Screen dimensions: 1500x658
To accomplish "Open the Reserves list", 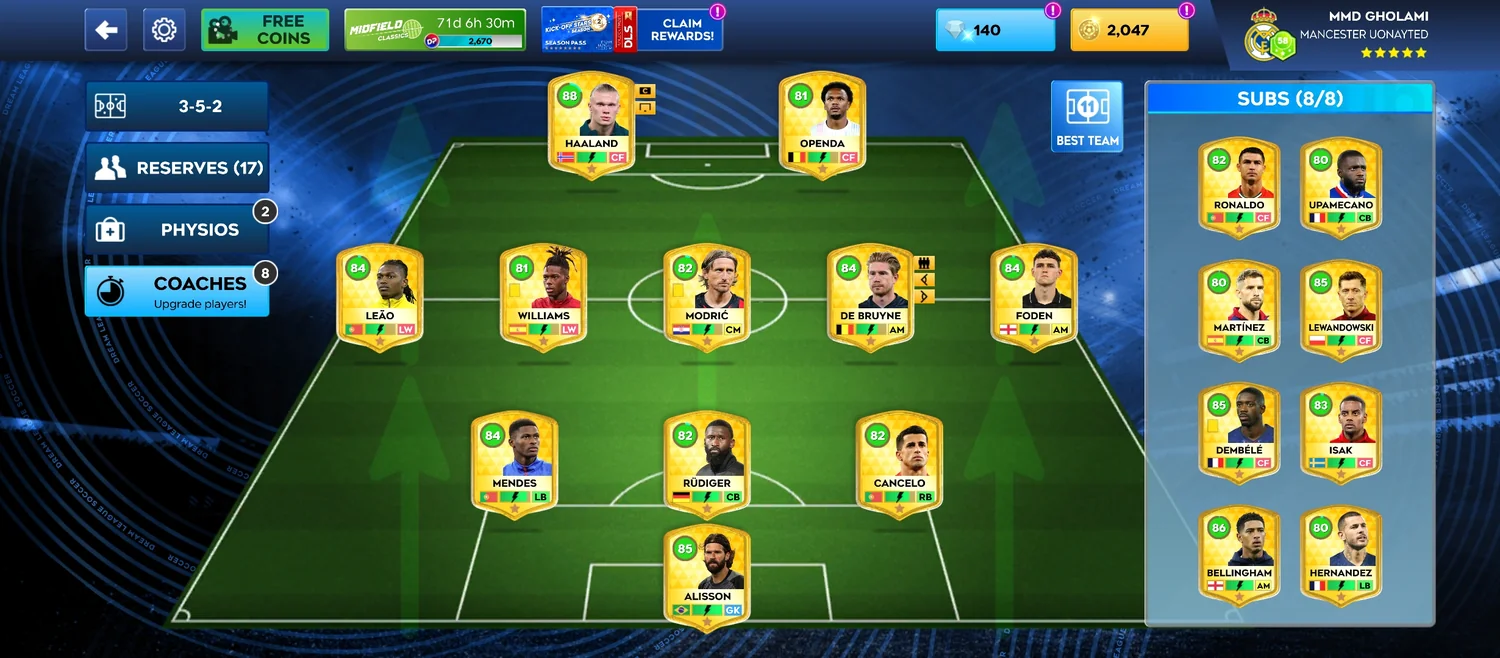I will [177, 168].
